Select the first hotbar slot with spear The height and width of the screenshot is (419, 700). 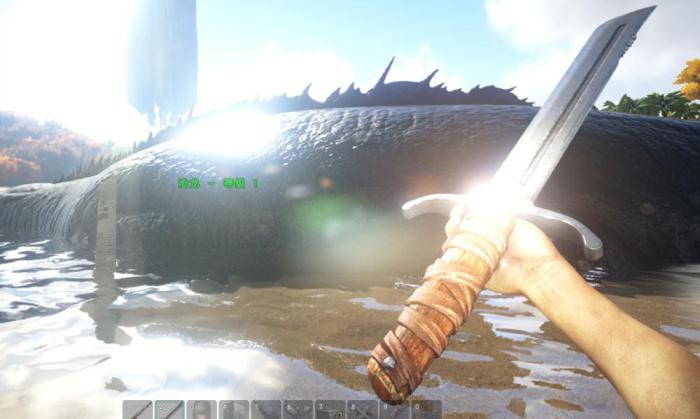click(137, 410)
